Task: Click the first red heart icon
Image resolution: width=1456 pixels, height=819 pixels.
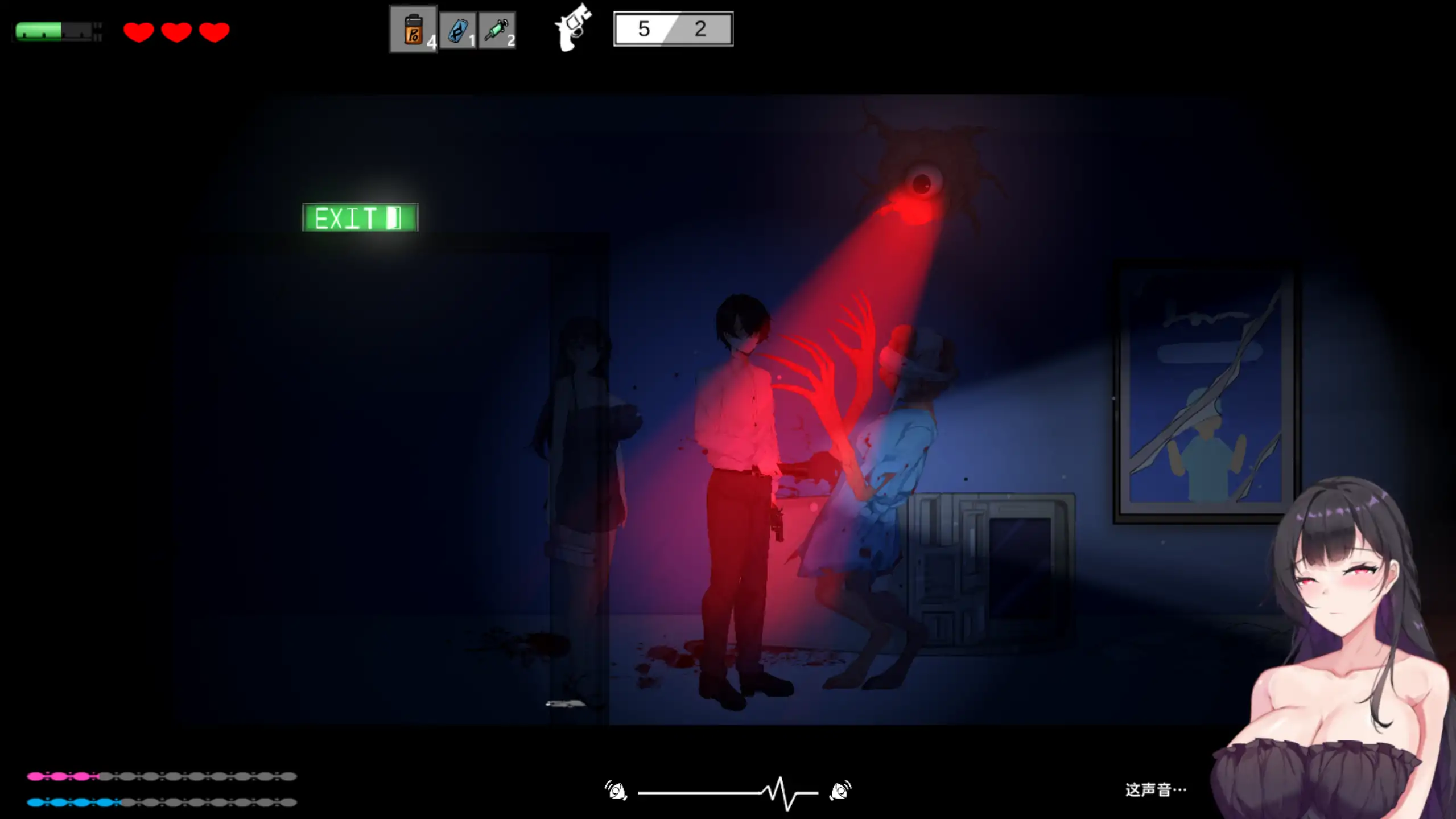Action: click(138, 32)
